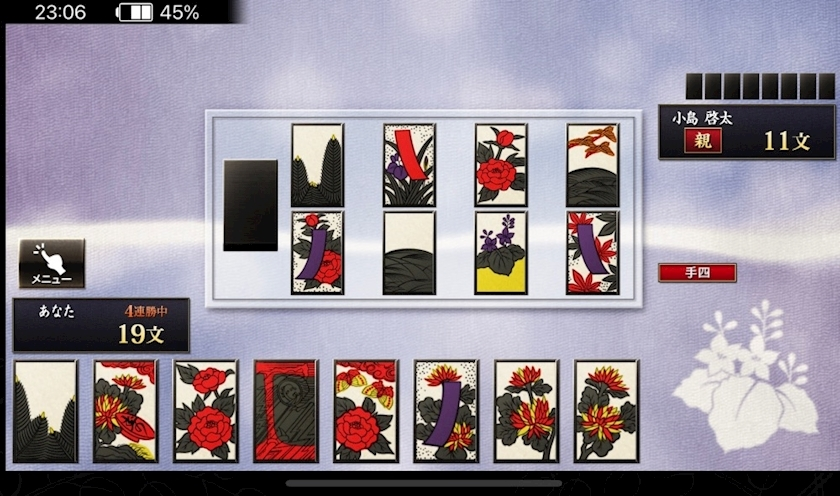840x496 pixels.
Task: Pick the paulownia card with yellow ground
Action: [500, 252]
